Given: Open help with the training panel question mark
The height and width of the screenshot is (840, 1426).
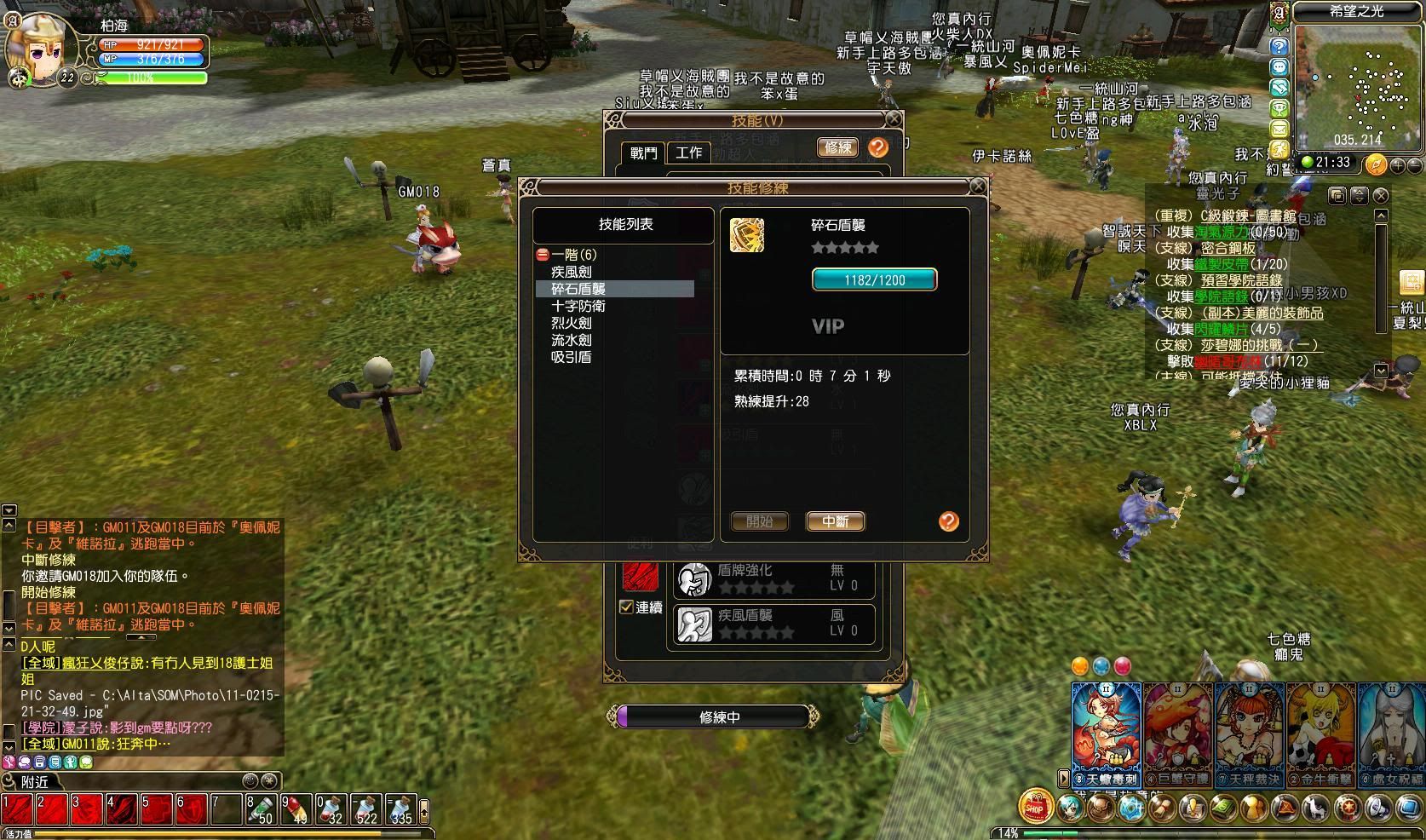Looking at the screenshot, I should tap(948, 521).
